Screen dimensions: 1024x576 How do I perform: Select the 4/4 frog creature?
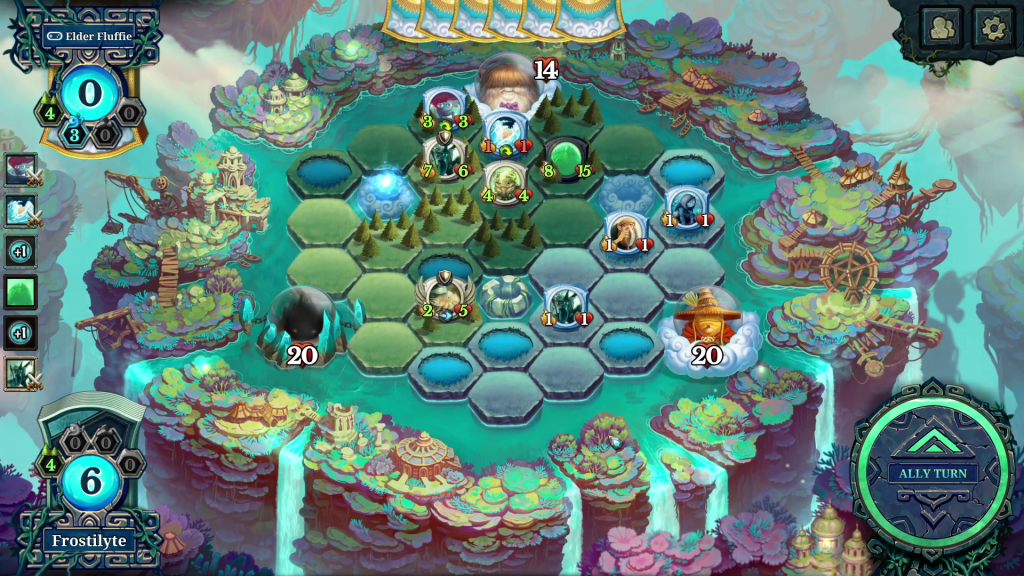click(503, 181)
